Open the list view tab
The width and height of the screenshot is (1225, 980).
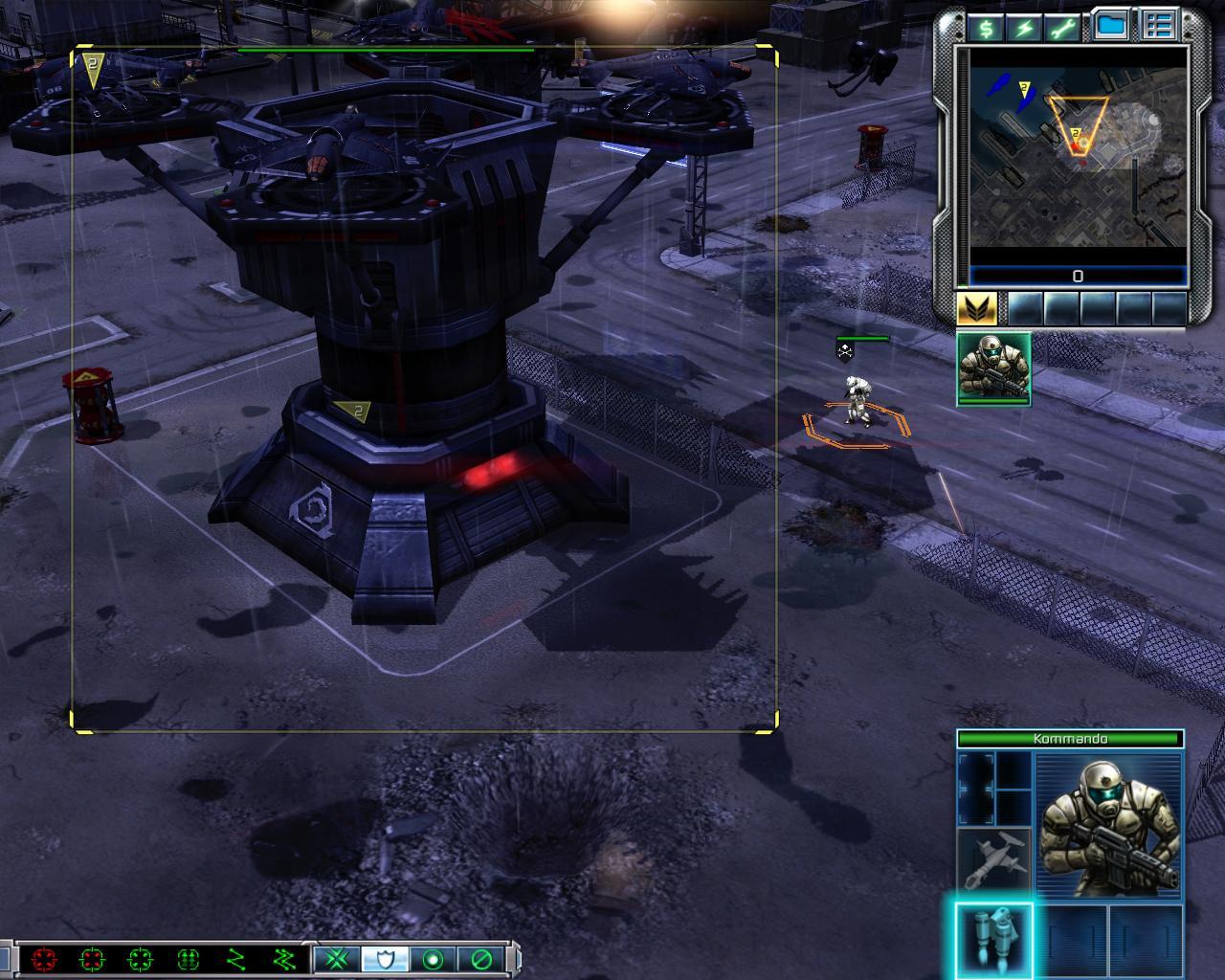[x=1158, y=26]
